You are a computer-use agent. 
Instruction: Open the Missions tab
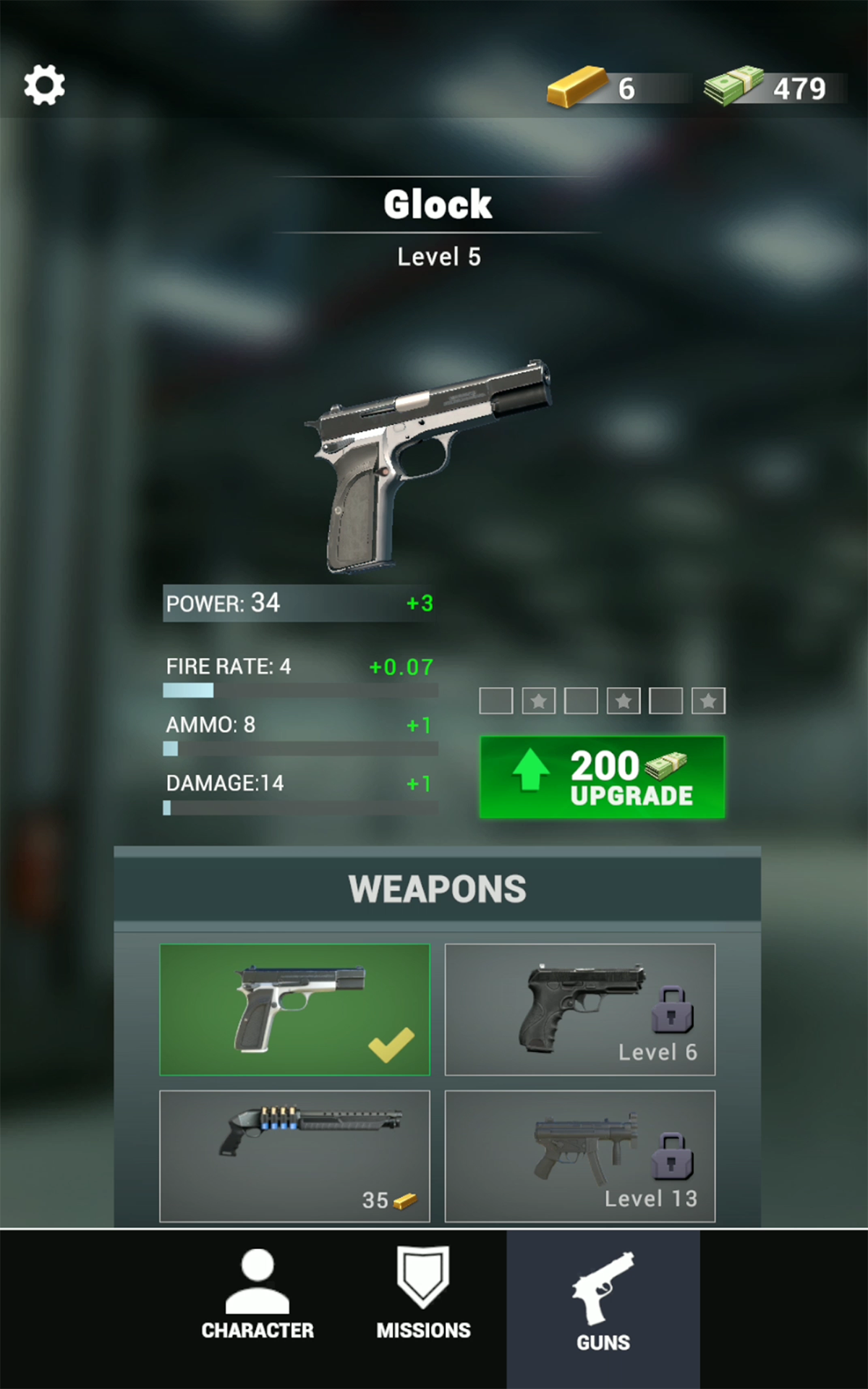(x=423, y=1296)
